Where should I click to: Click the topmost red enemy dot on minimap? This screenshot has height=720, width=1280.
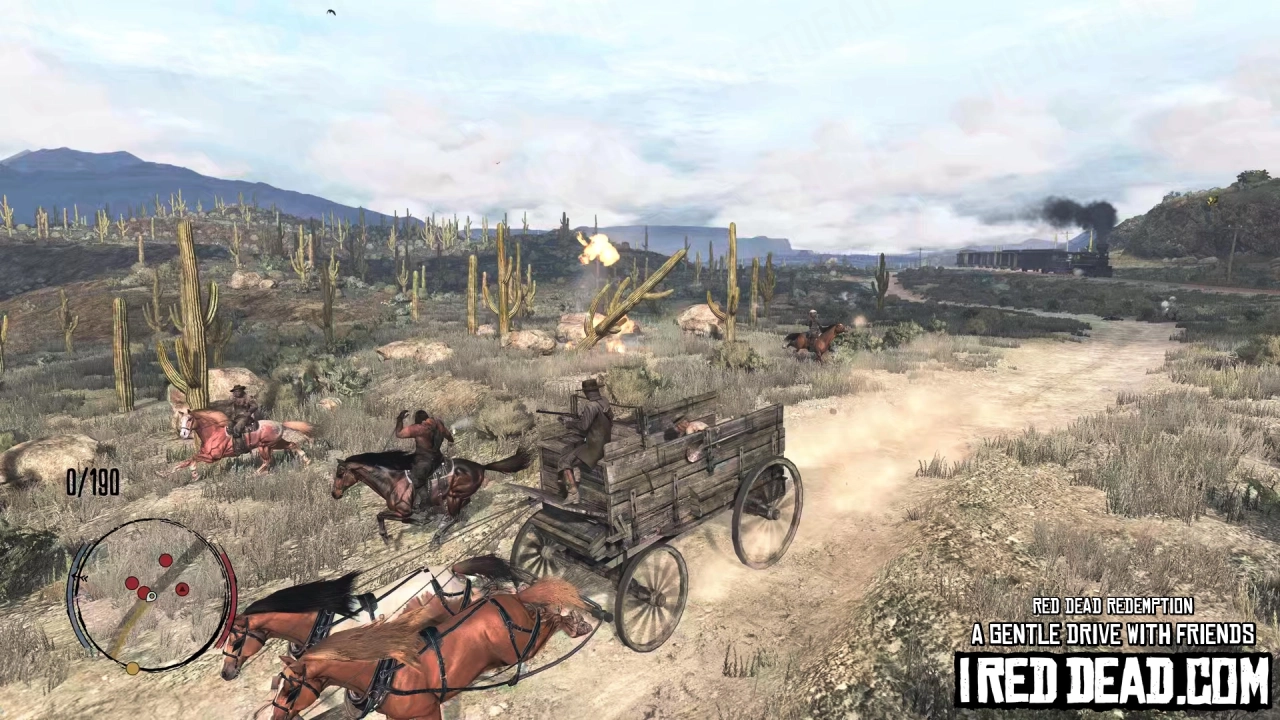coord(166,561)
